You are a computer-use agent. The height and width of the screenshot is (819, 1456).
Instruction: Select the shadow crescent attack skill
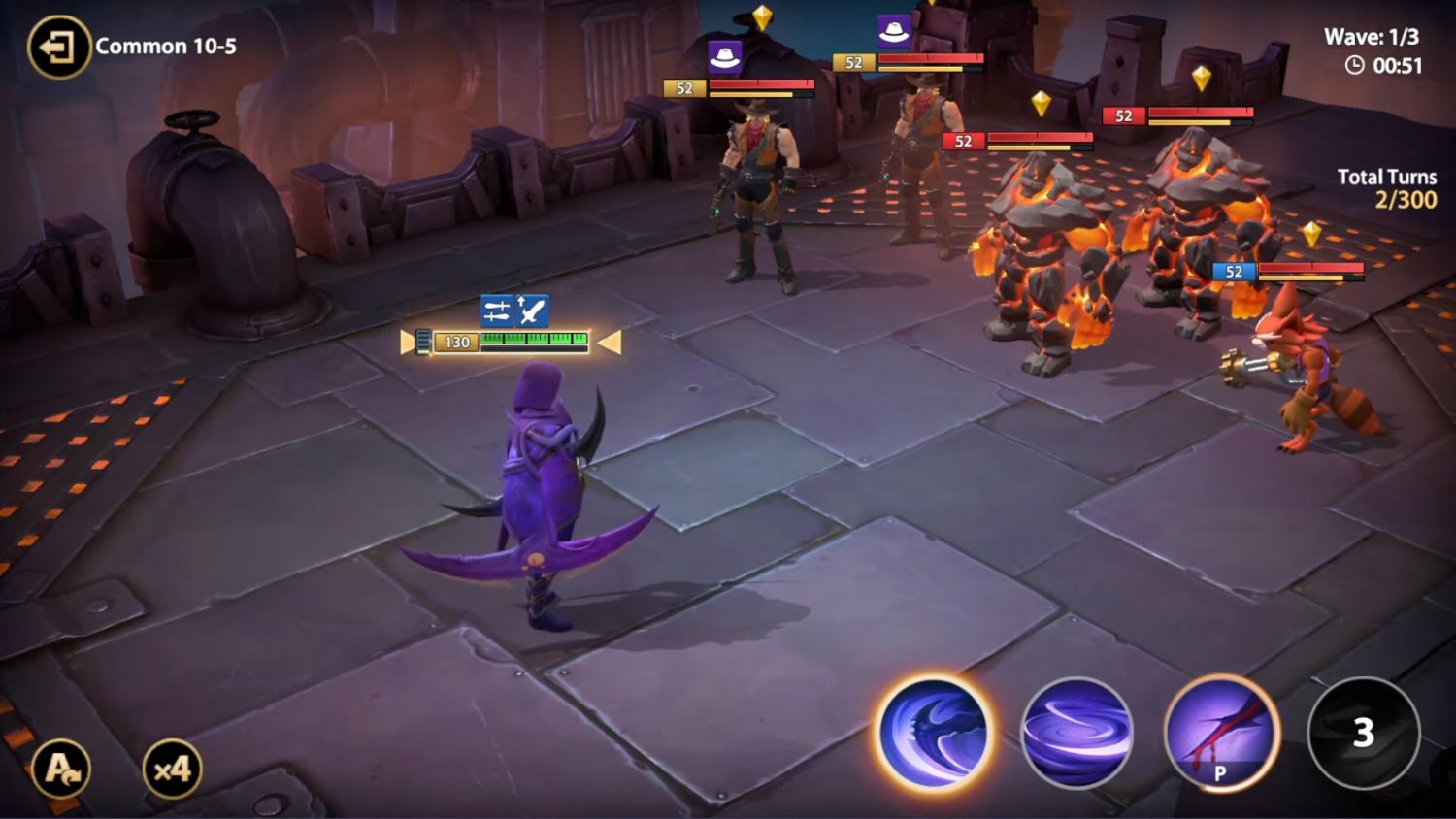(x=935, y=735)
